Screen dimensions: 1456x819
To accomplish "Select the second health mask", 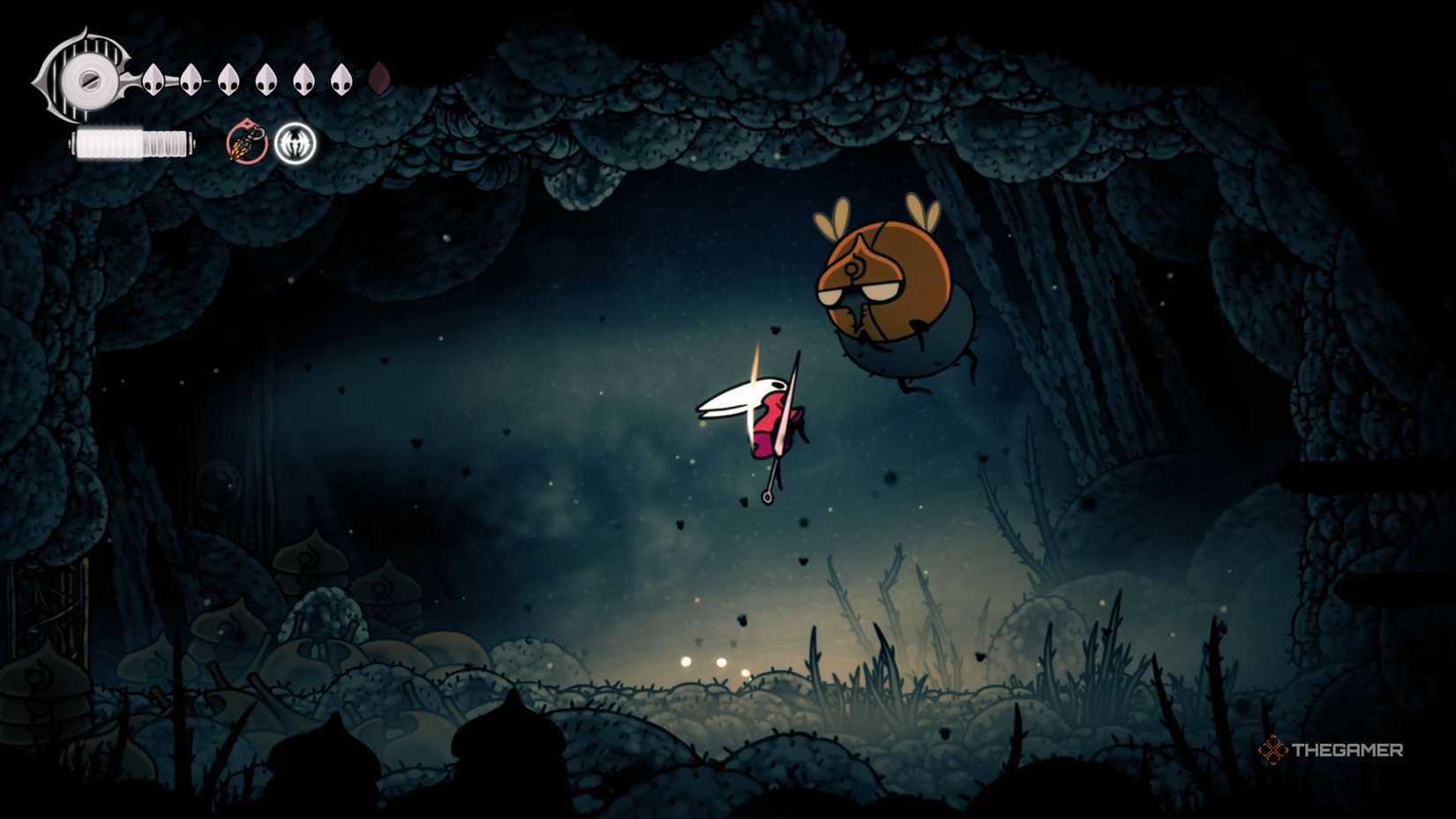I will [189, 78].
